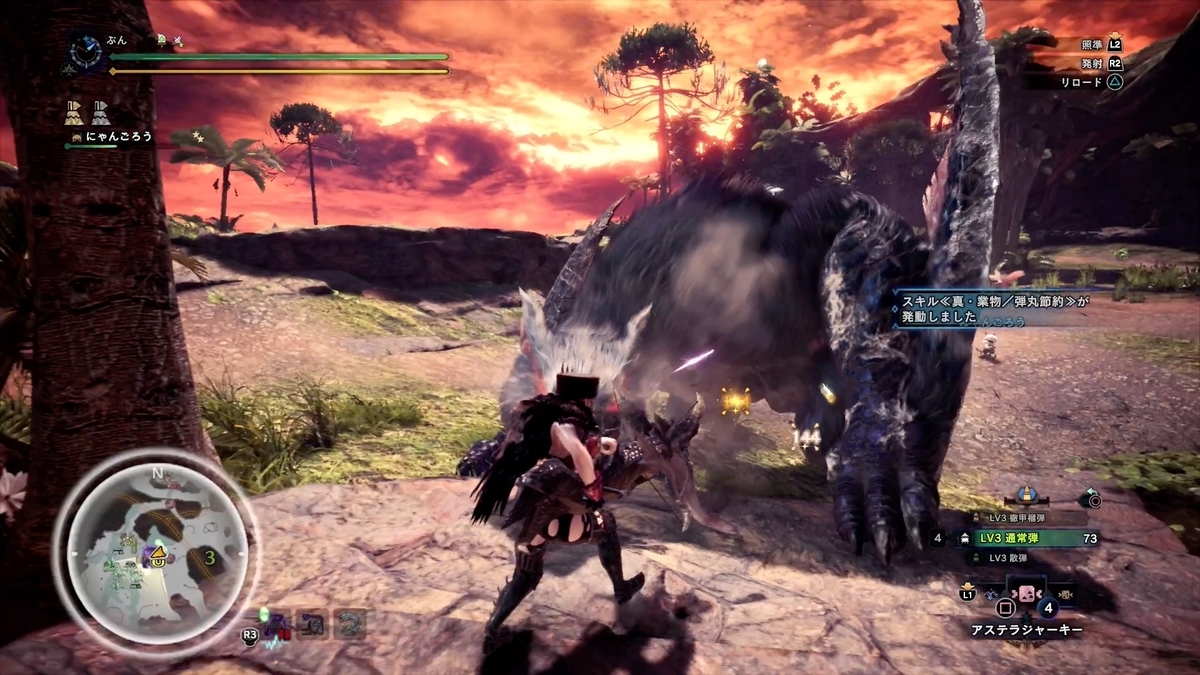Viewport: 1200px width, 675px height.
Task: Select the faded coiled monster tracker icon
Action: [x=350, y=625]
